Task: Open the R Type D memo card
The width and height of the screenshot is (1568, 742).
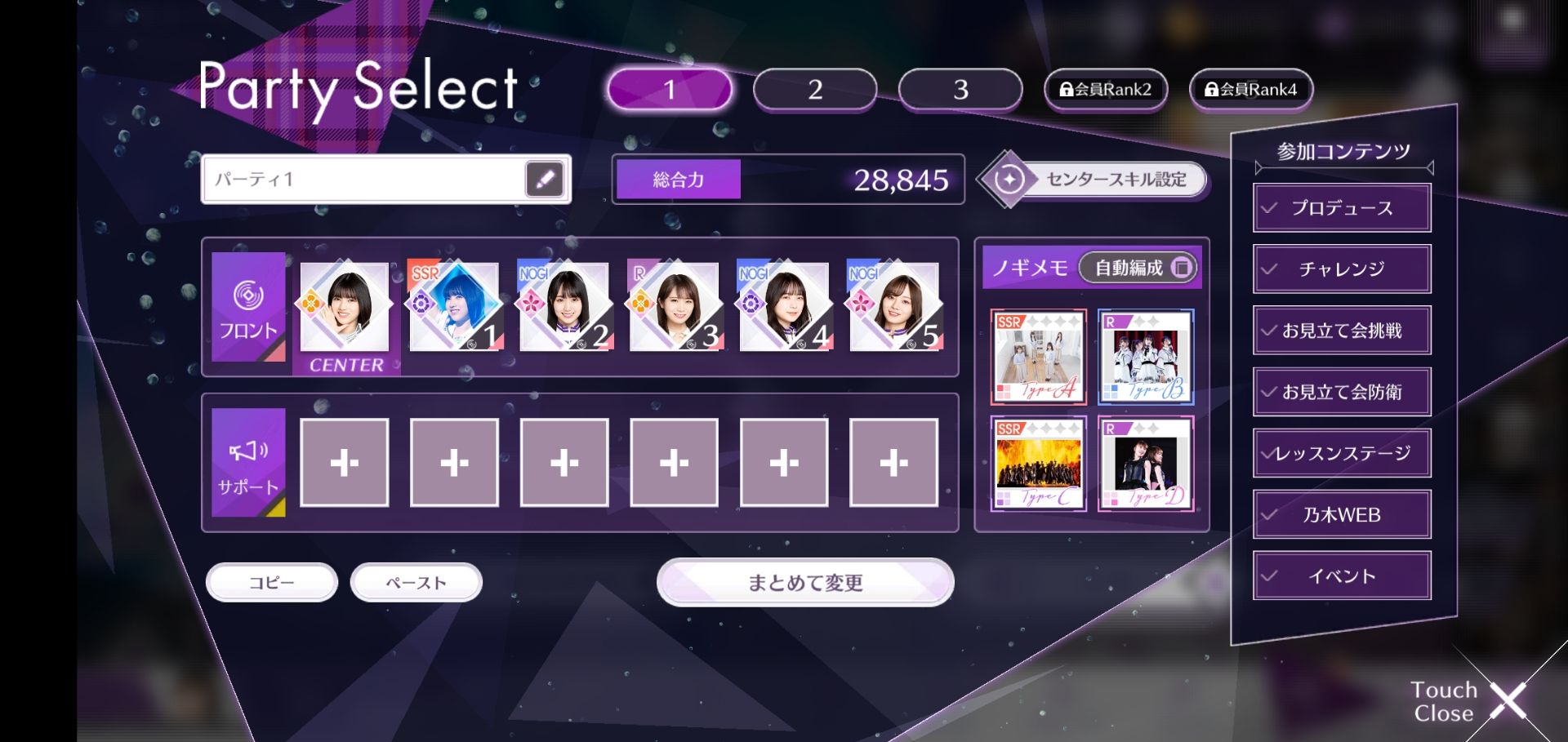Action: pos(1146,464)
